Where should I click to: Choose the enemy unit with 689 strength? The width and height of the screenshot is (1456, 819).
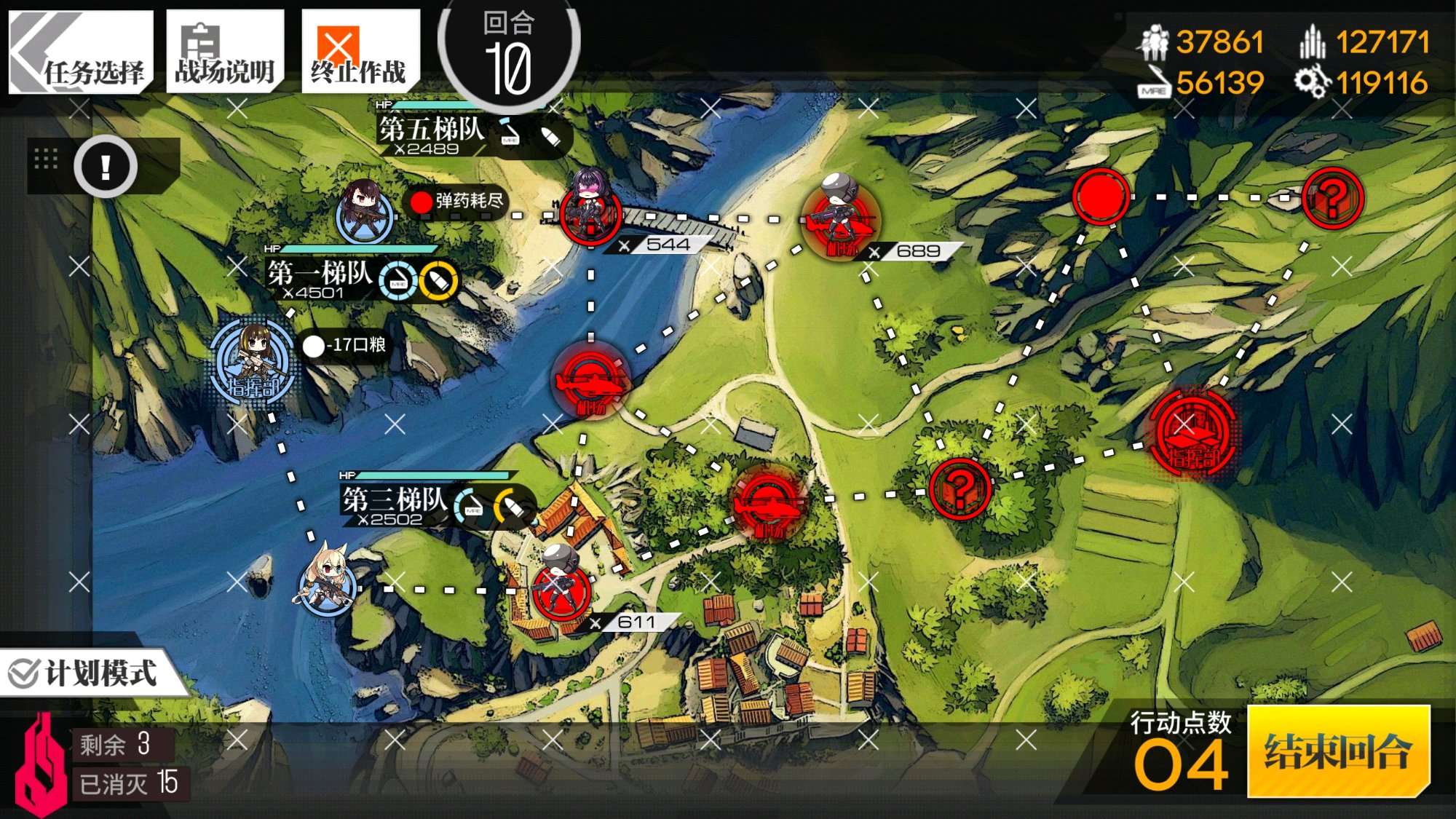[x=839, y=215]
